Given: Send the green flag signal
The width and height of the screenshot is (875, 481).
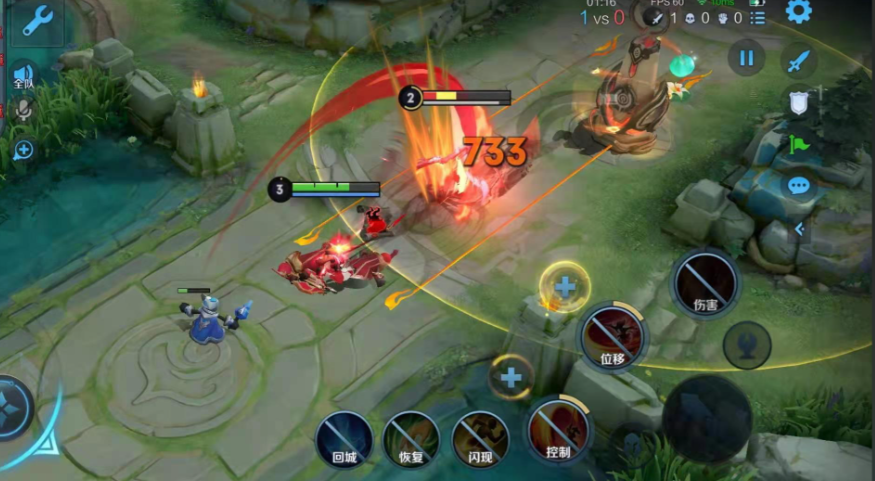Looking at the screenshot, I should point(798,144).
